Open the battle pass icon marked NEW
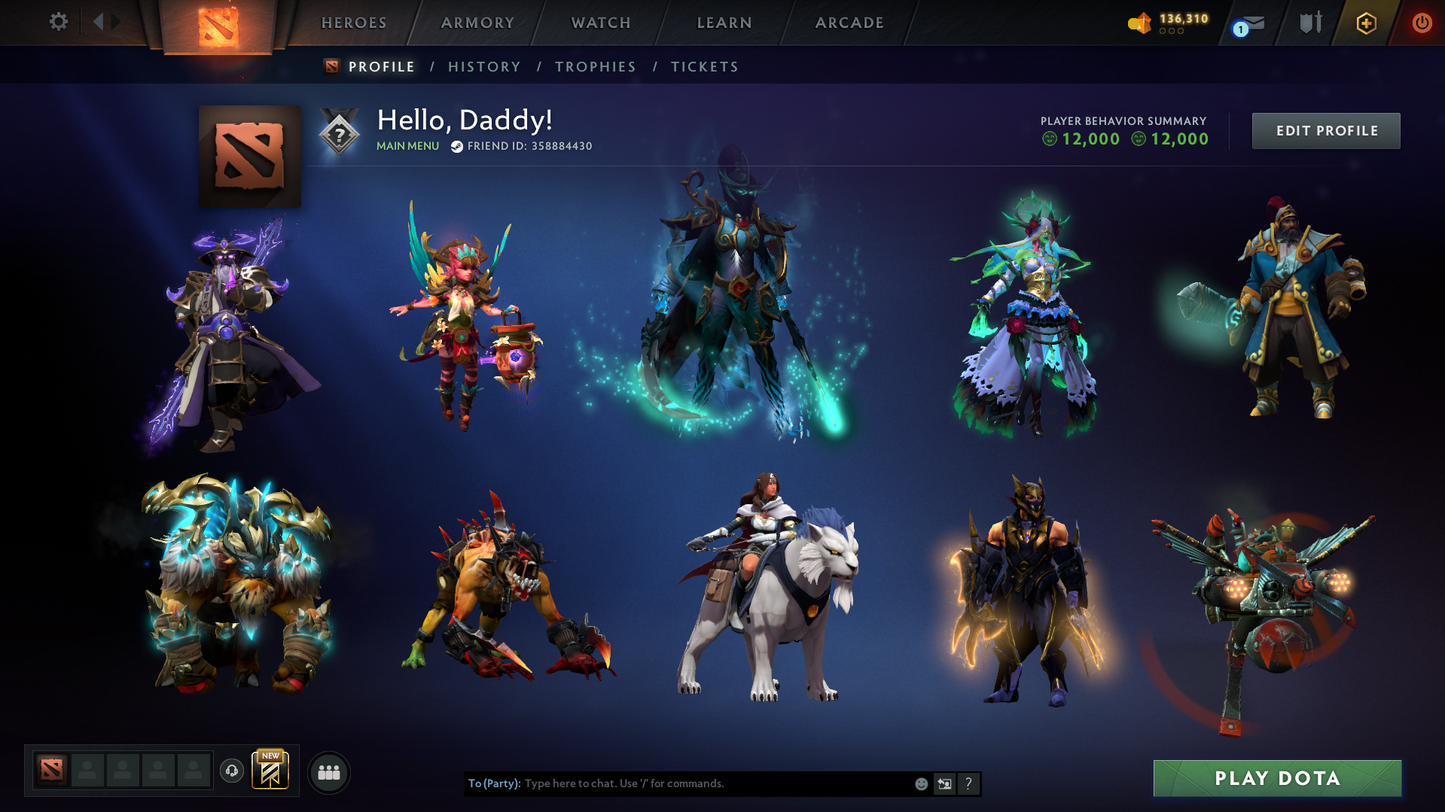Viewport: 1445px width, 812px height. 268,770
